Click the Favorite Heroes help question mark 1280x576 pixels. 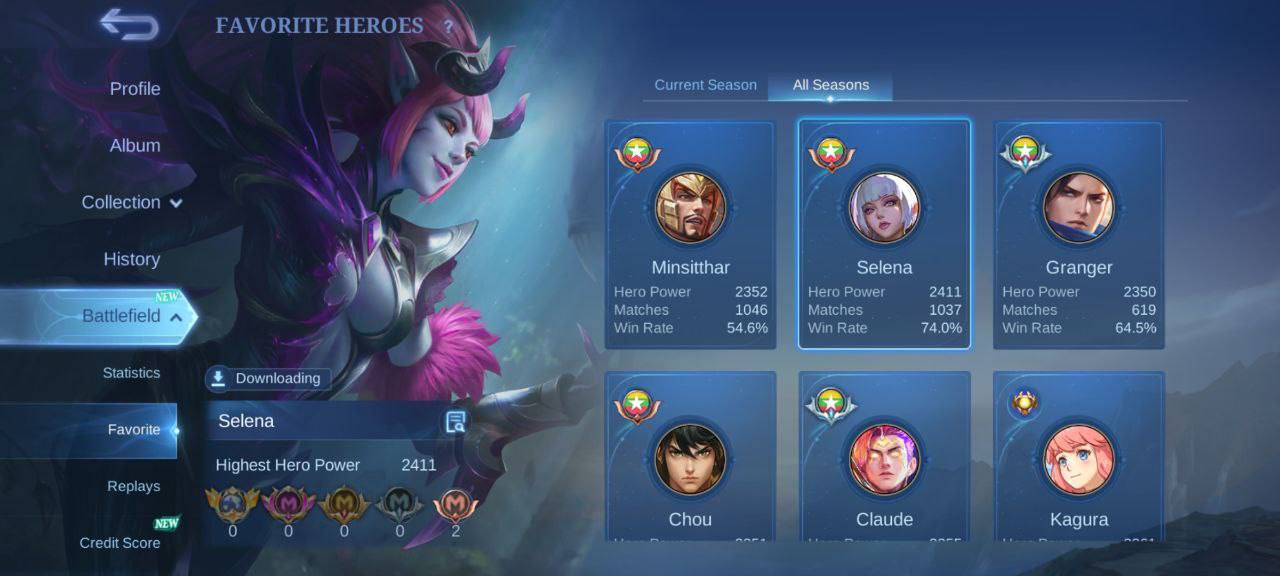tap(448, 27)
